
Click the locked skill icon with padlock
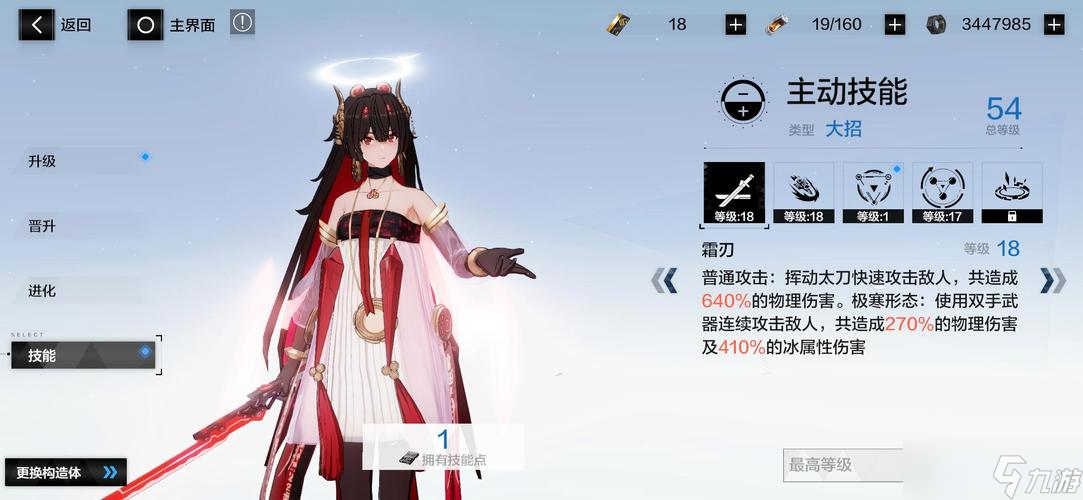click(1012, 192)
